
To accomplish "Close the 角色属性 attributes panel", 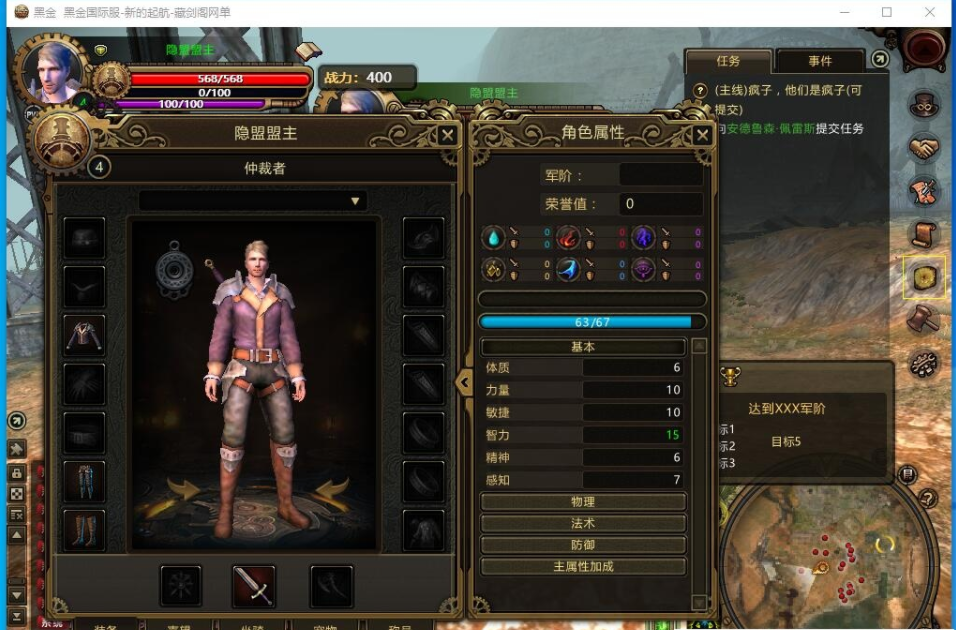I will pyautogui.click(x=703, y=135).
